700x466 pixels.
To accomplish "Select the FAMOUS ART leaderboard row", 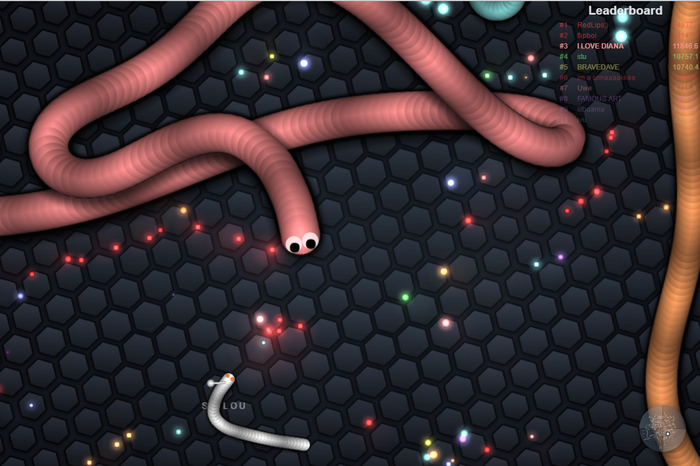I will [599, 99].
